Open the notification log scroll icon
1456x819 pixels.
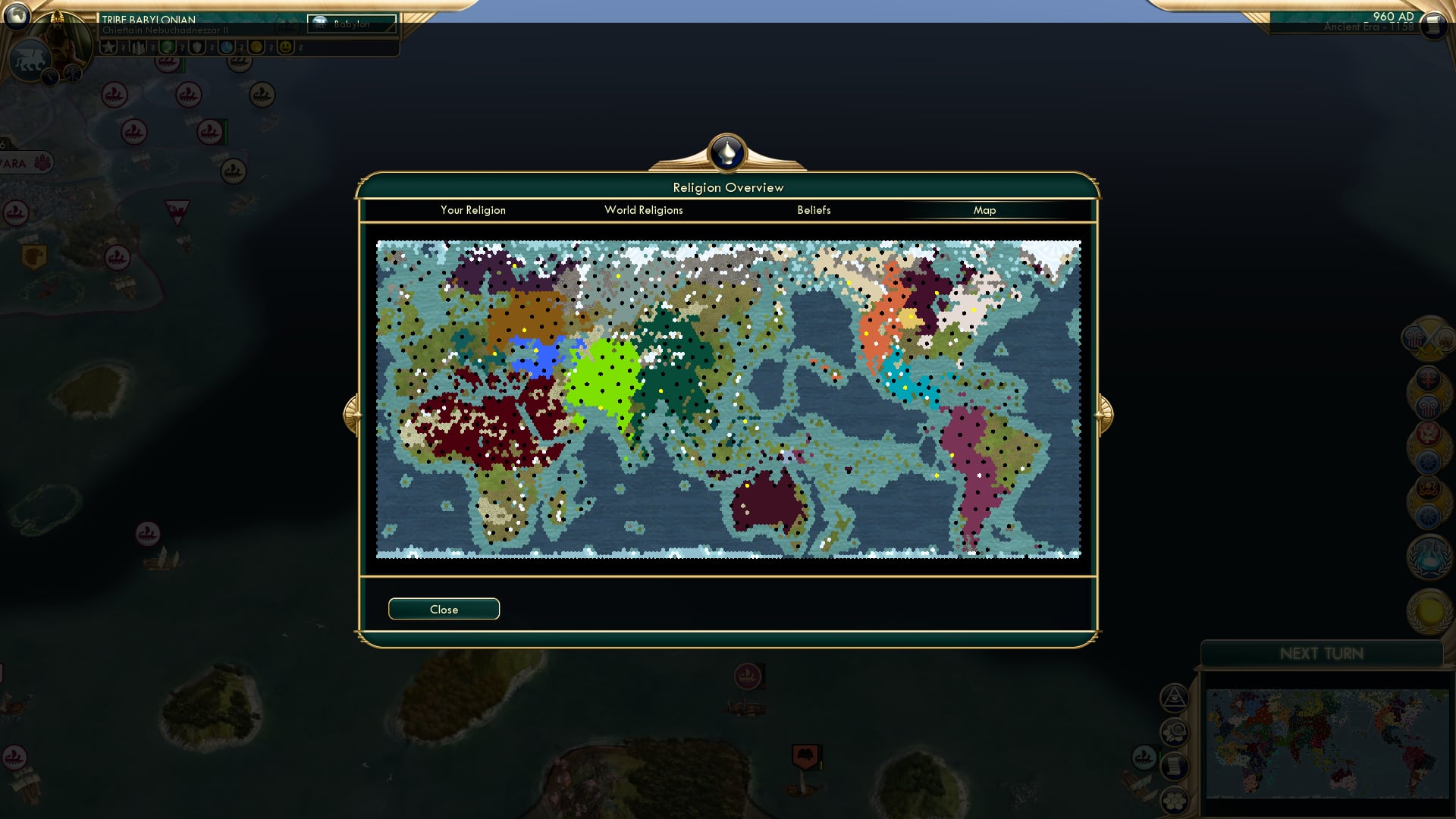(1174, 768)
